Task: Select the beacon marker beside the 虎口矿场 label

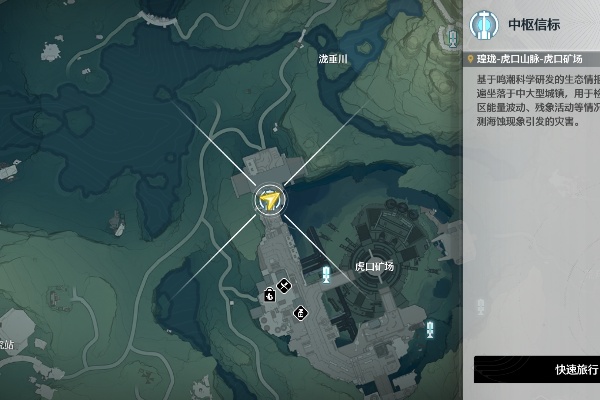Action: [x=326, y=273]
